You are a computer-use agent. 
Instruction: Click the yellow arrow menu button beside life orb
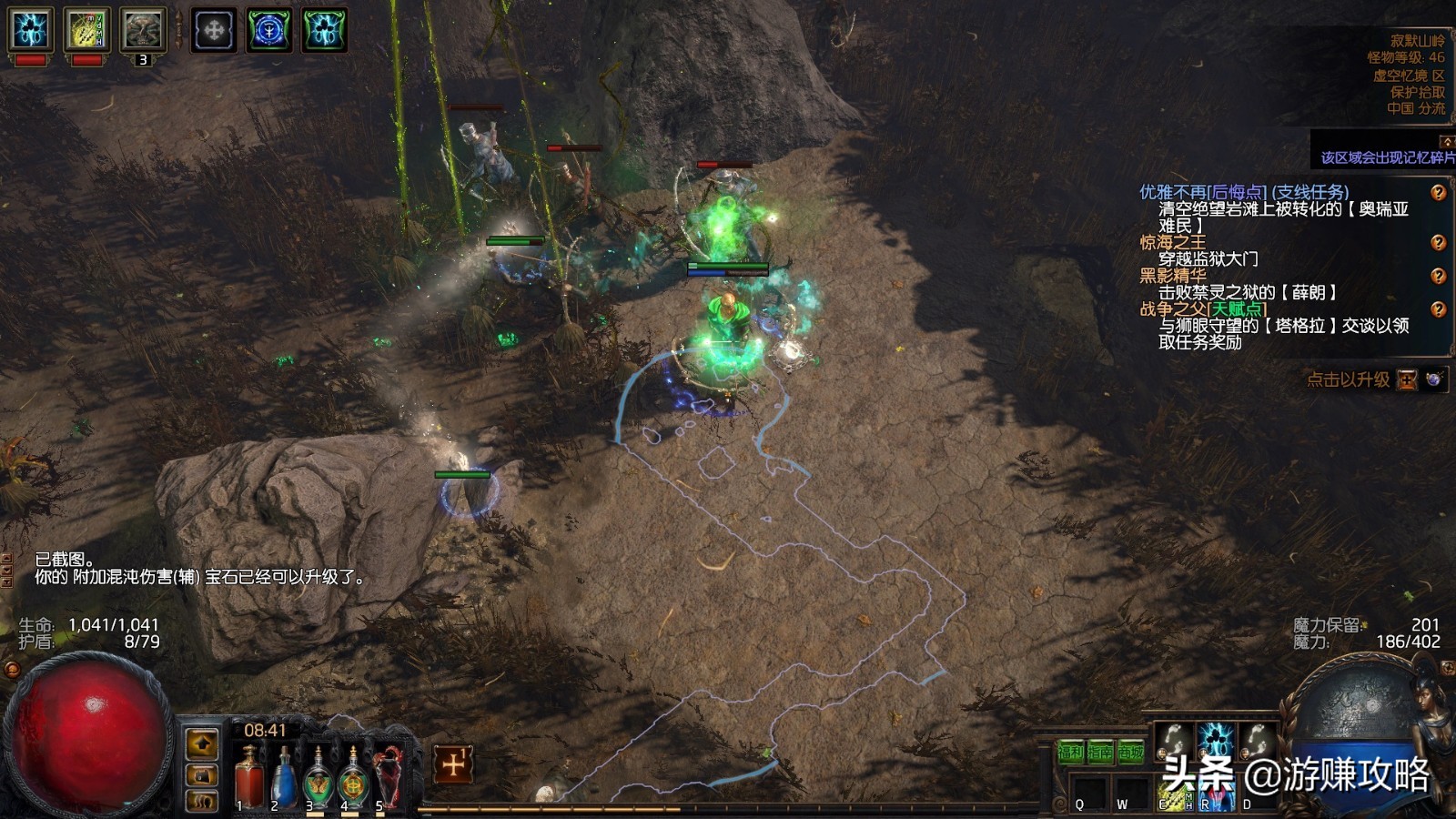(202, 743)
